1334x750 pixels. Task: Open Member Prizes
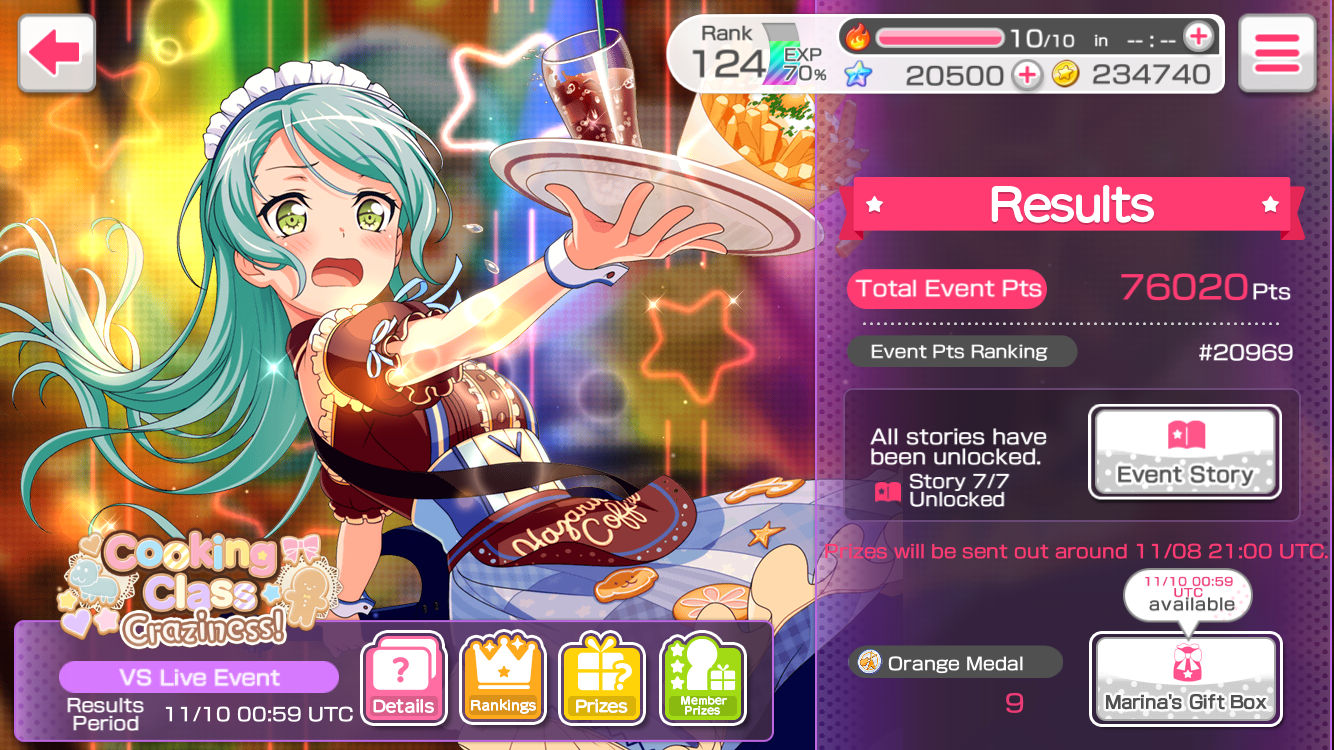coord(702,679)
